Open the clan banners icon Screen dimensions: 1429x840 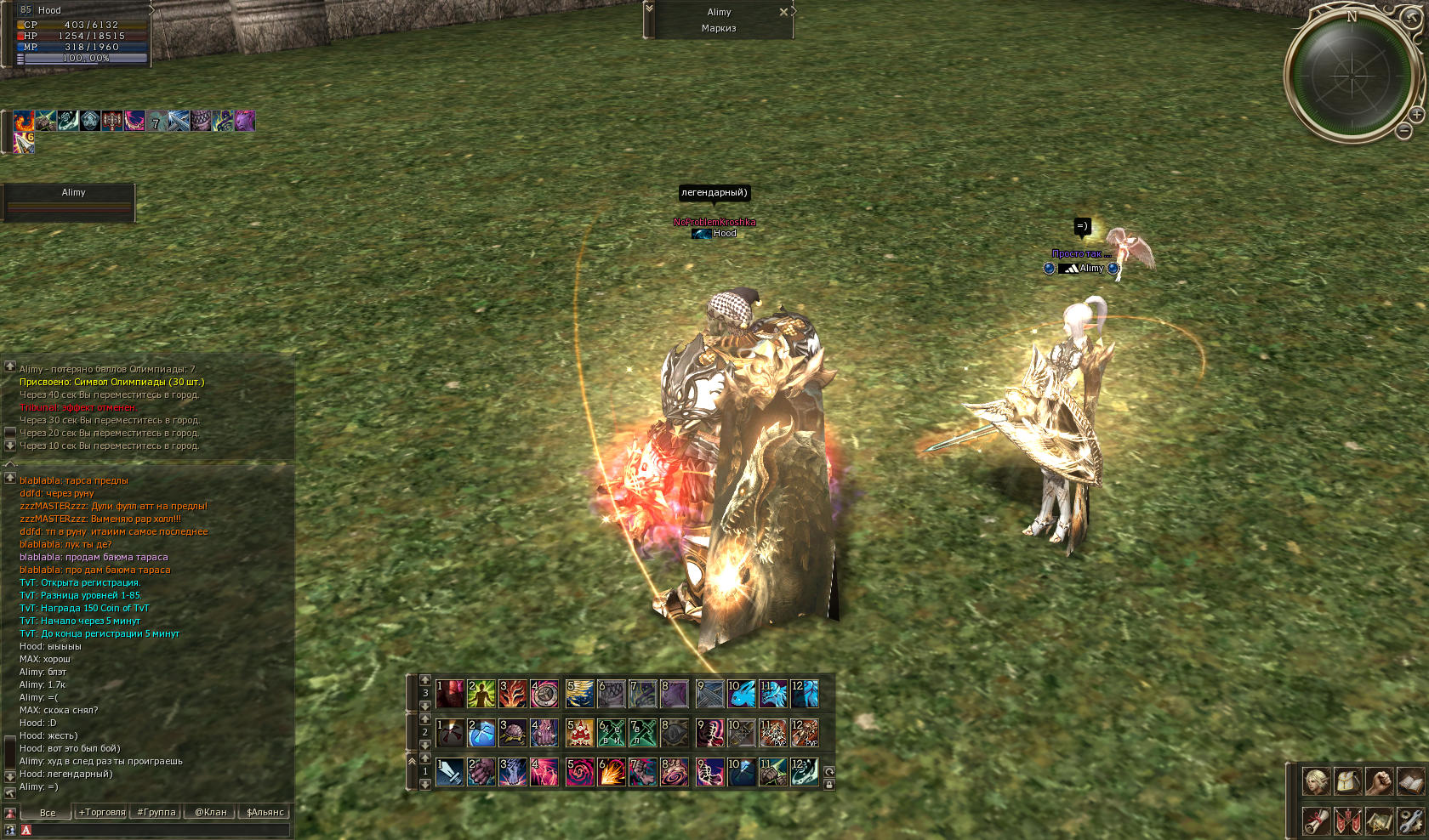(x=1347, y=820)
